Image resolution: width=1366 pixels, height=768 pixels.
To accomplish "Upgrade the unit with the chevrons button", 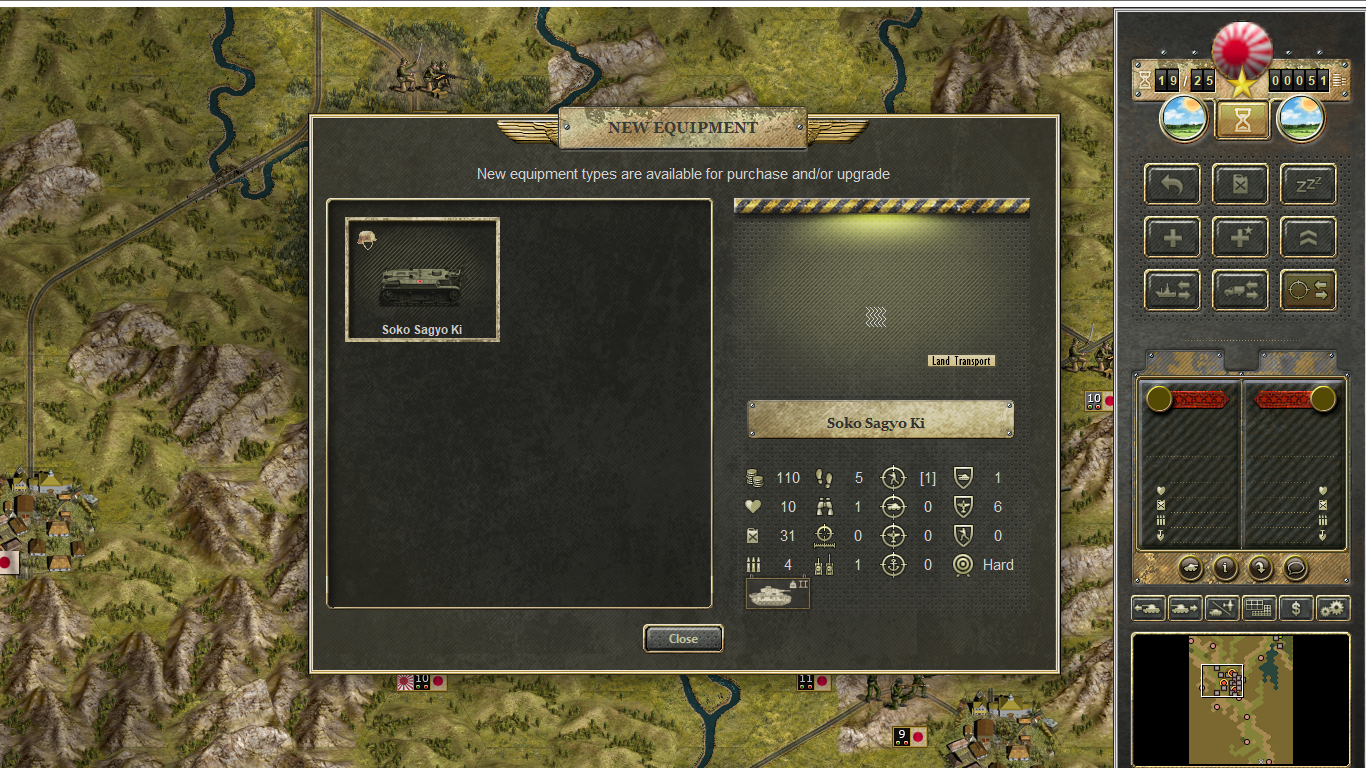I will pyautogui.click(x=1308, y=238).
